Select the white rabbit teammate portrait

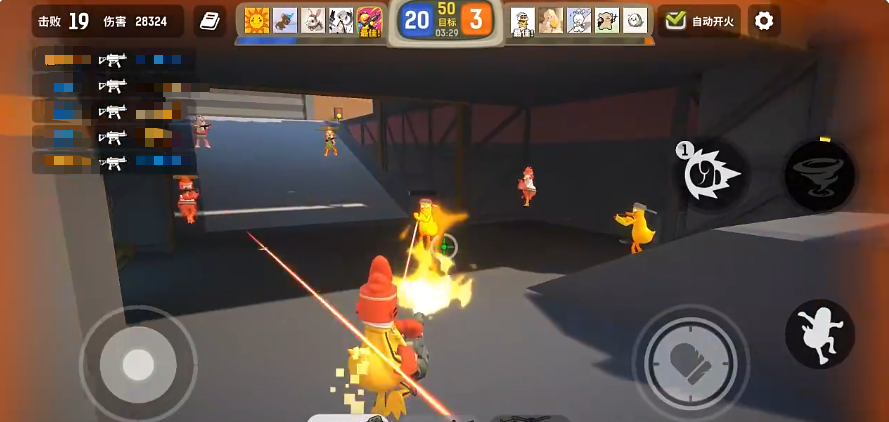313,20
